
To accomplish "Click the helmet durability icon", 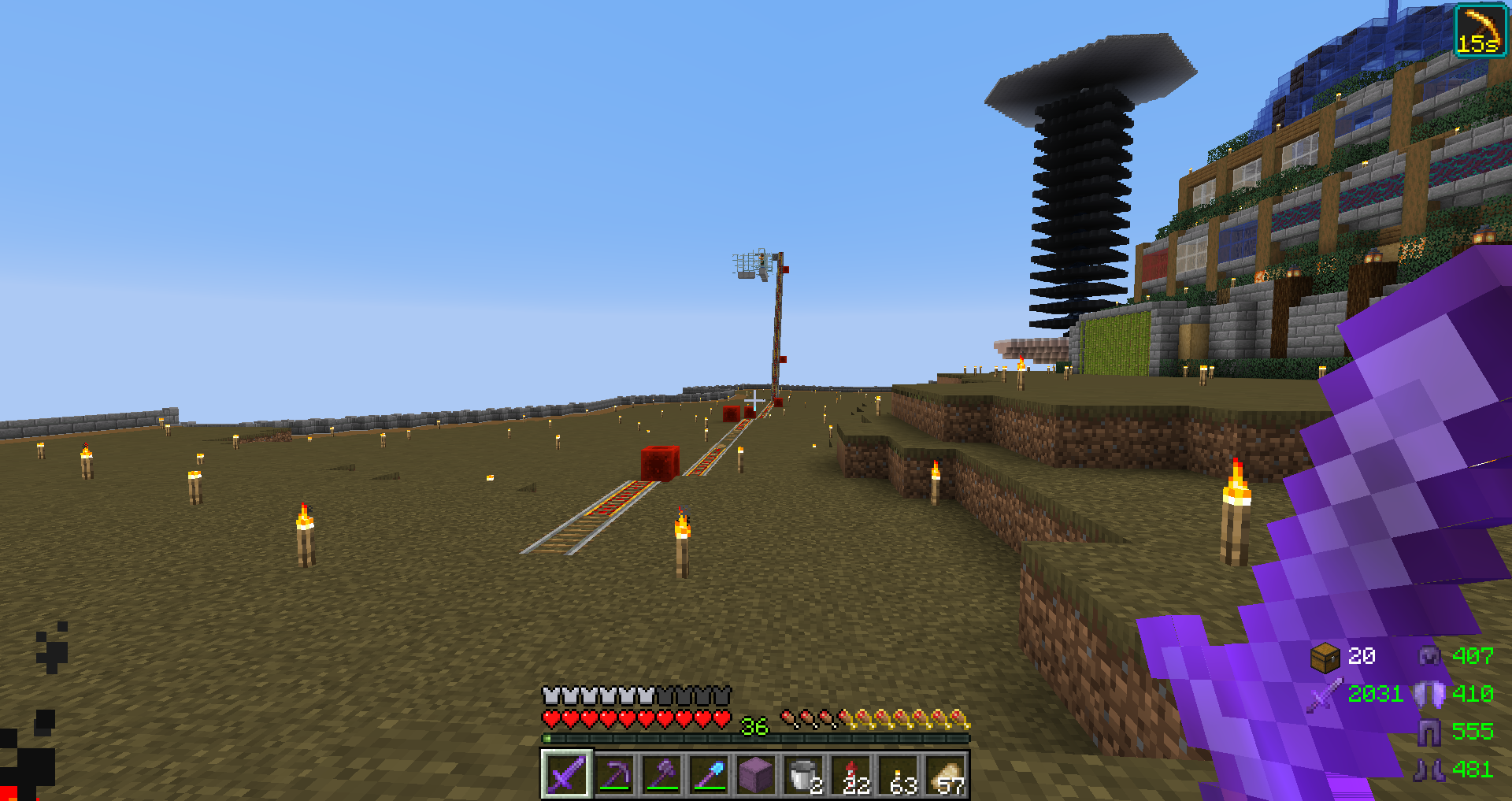I will click(x=1429, y=655).
